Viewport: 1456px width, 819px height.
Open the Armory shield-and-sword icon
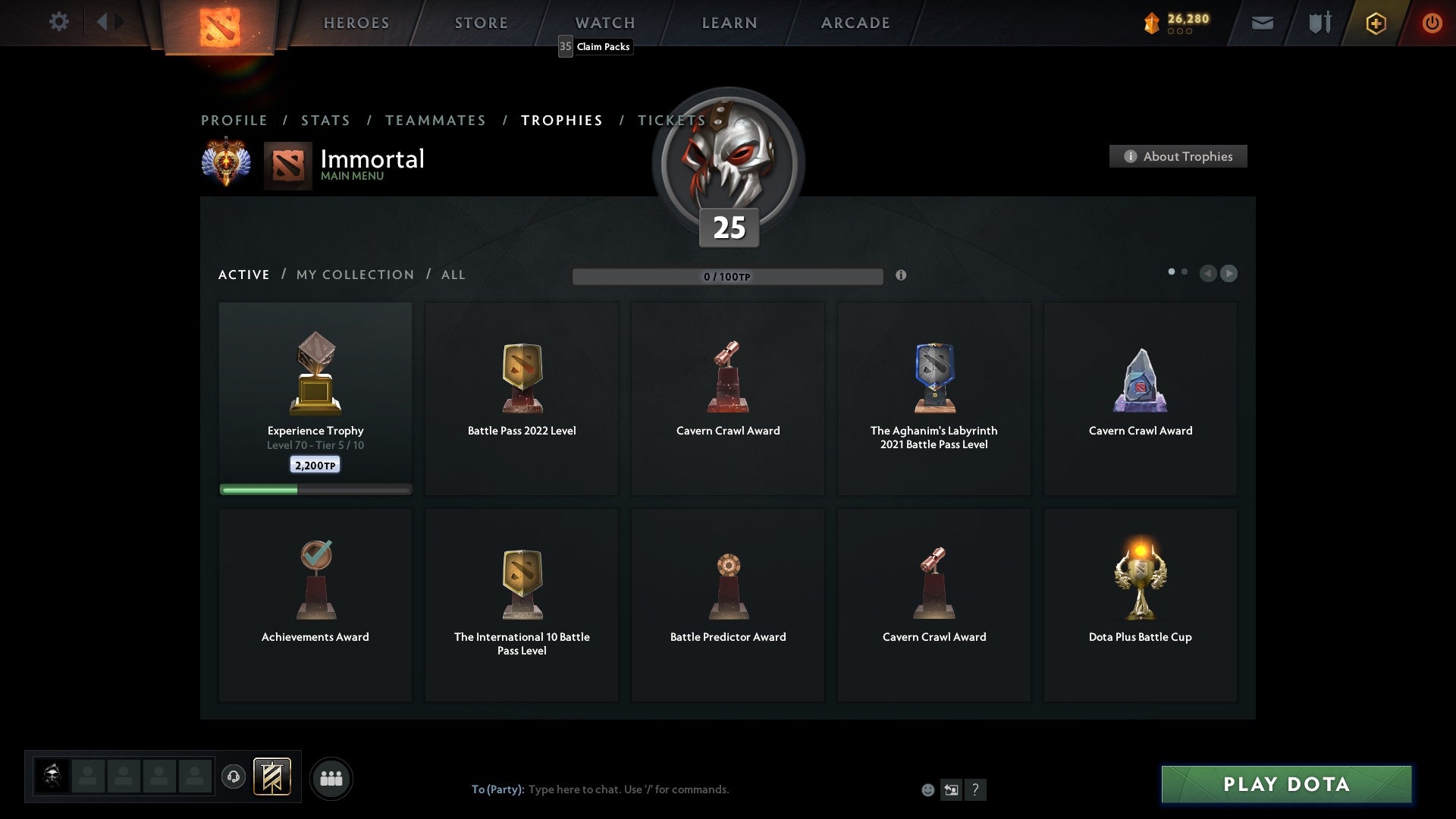pos(1319,23)
